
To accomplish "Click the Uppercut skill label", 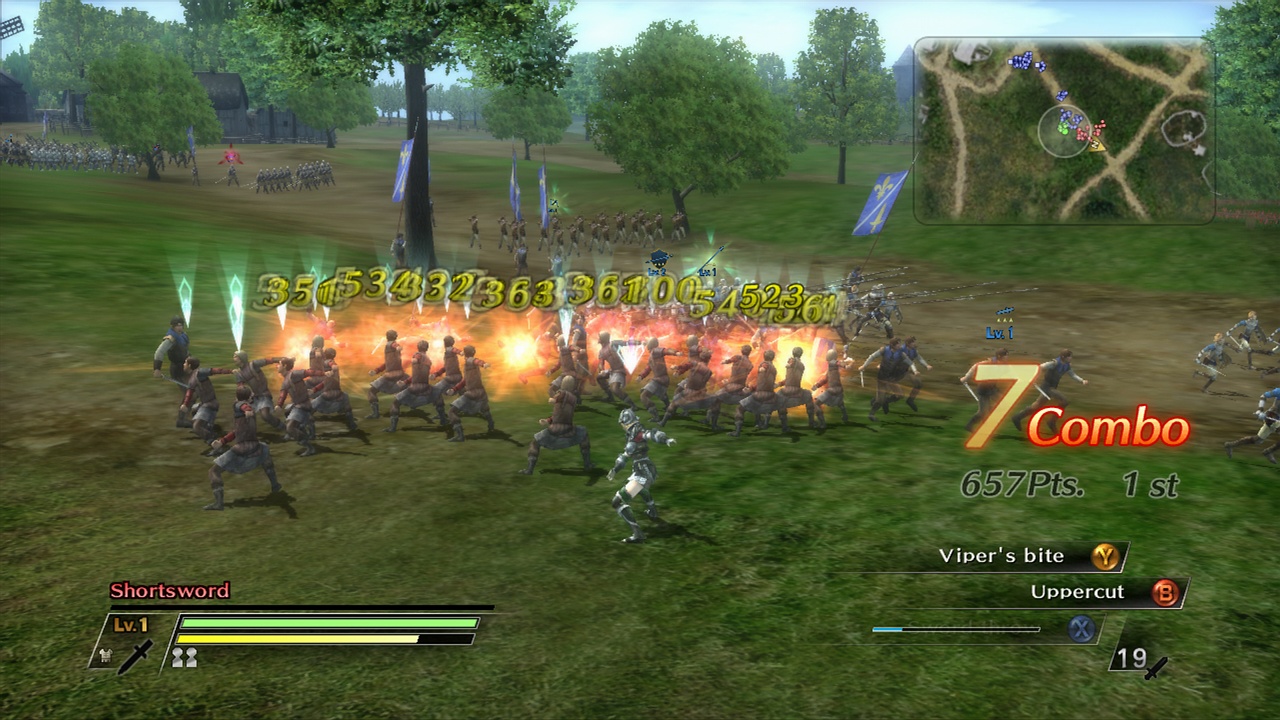I will click(x=1079, y=591).
